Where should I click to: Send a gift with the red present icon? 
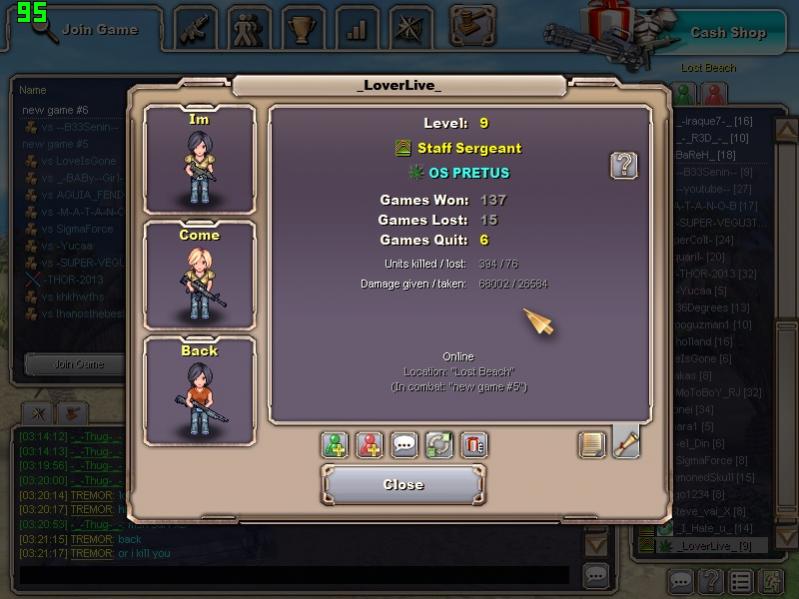point(474,445)
